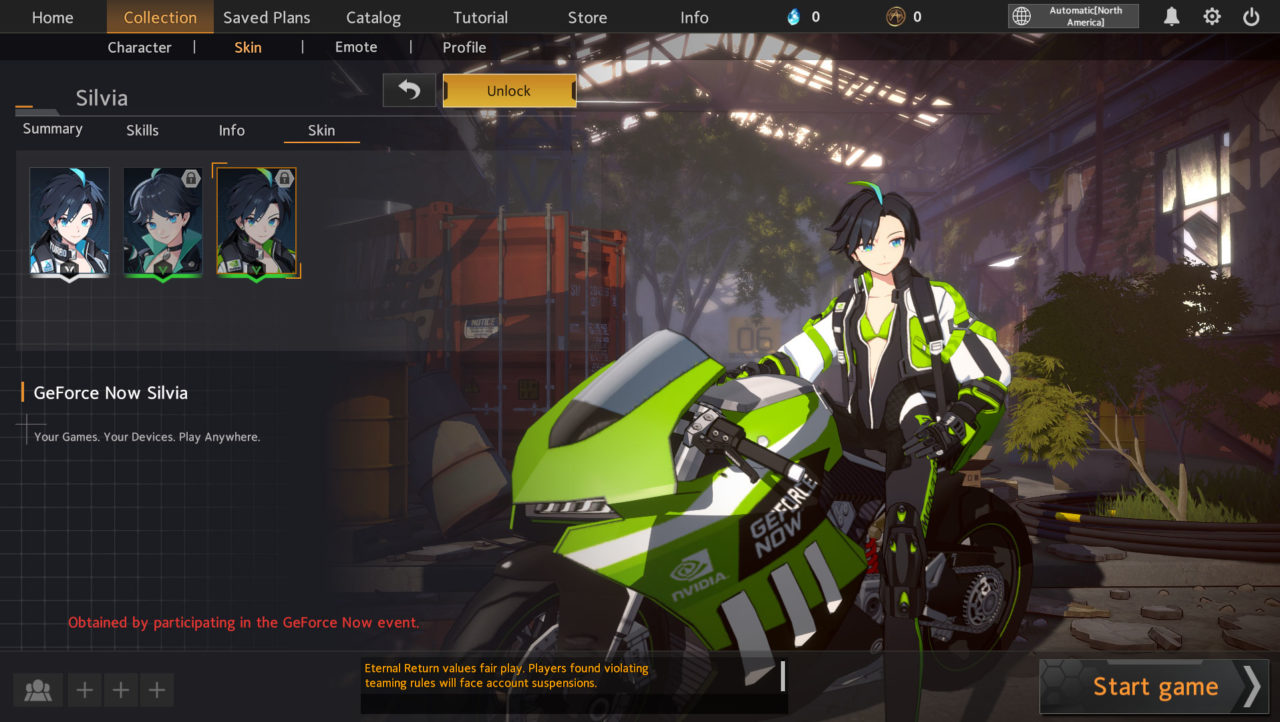Open the Emote section
The height and width of the screenshot is (722, 1280).
point(356,47)
